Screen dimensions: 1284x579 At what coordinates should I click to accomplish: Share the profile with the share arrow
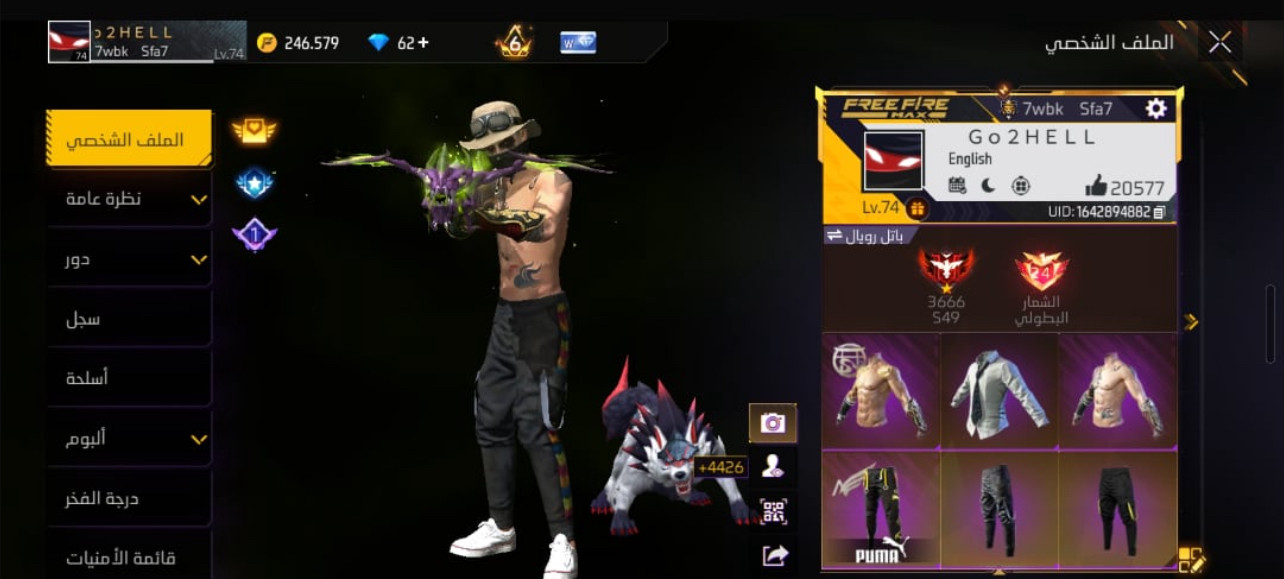tap(773, 554)
